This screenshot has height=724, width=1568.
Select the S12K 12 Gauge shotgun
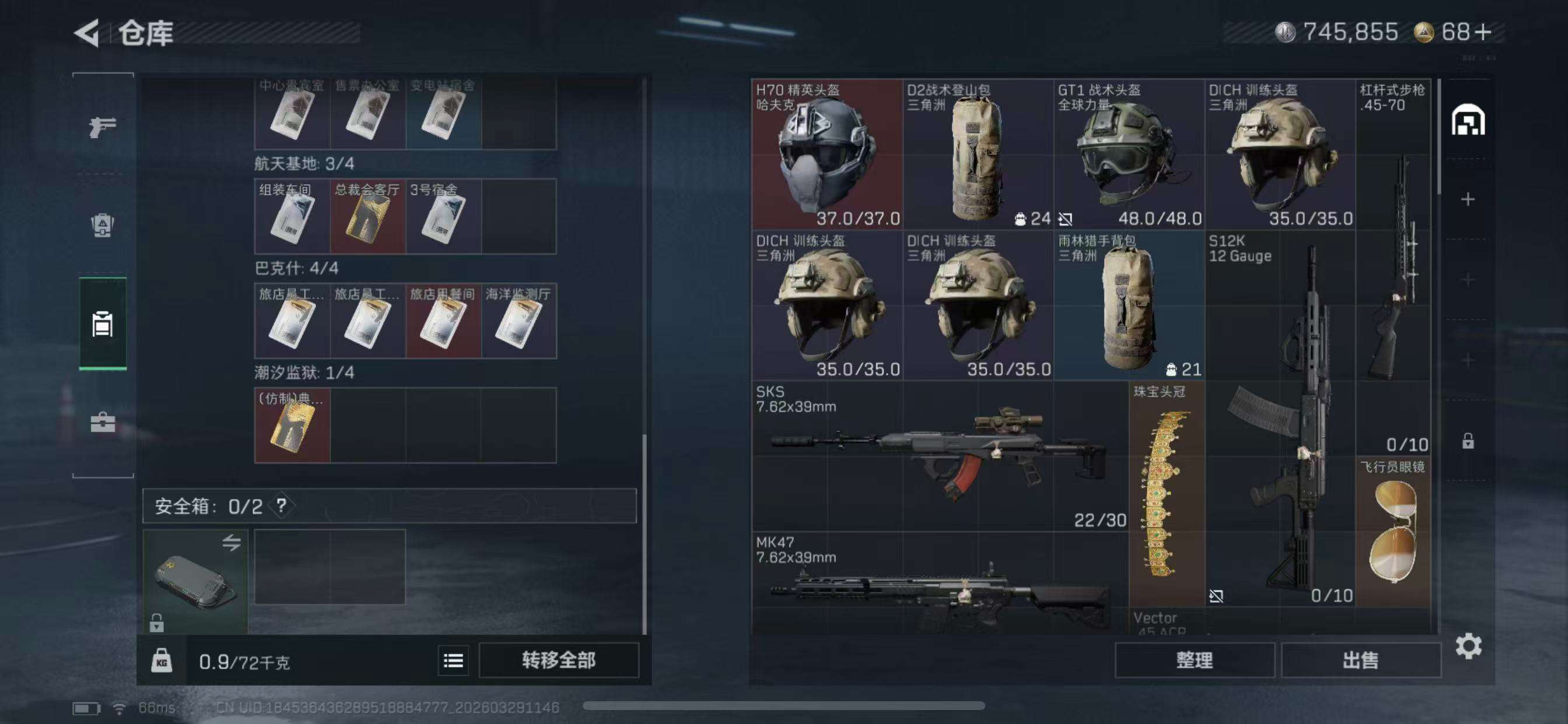[x=1279, y=419]
